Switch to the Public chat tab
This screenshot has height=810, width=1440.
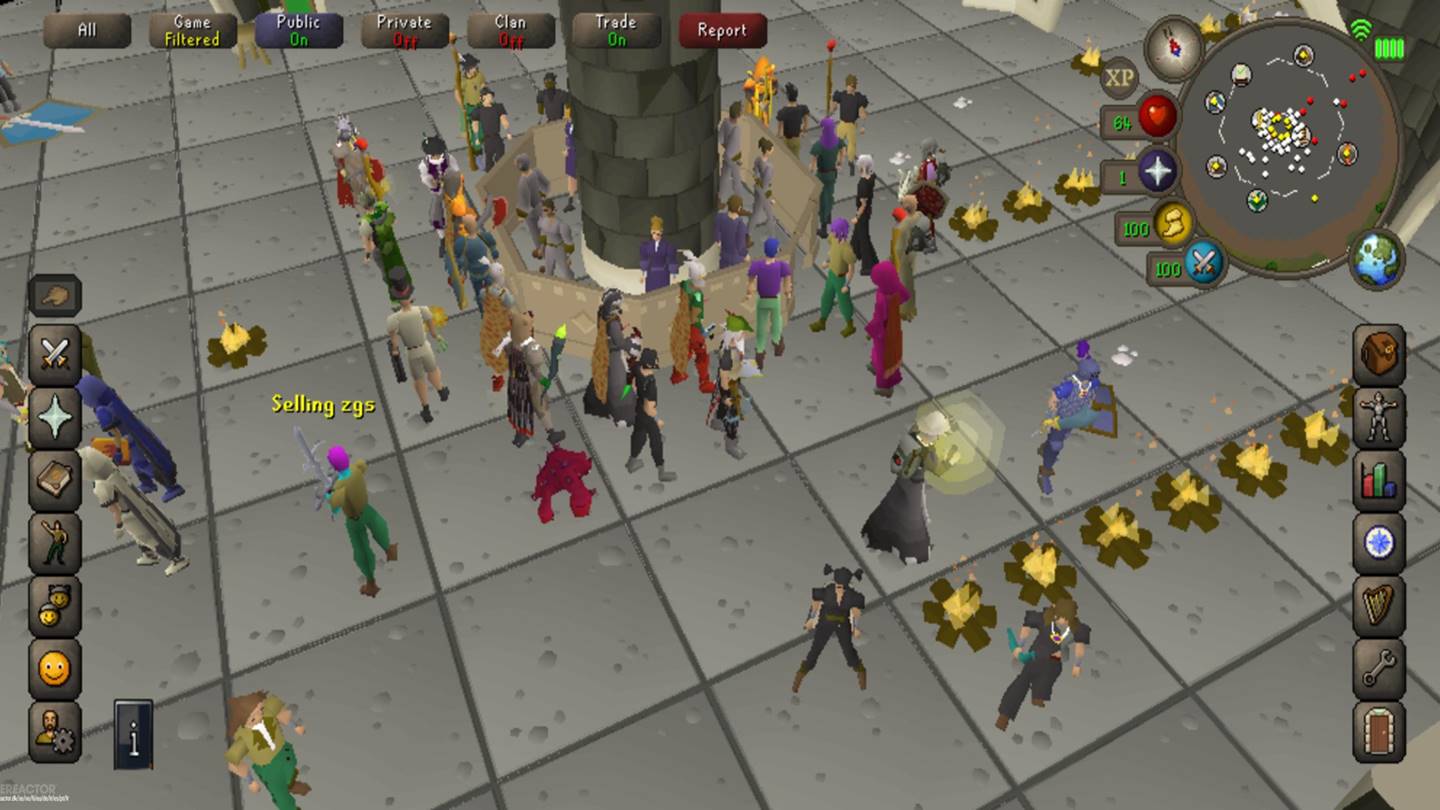298,30
